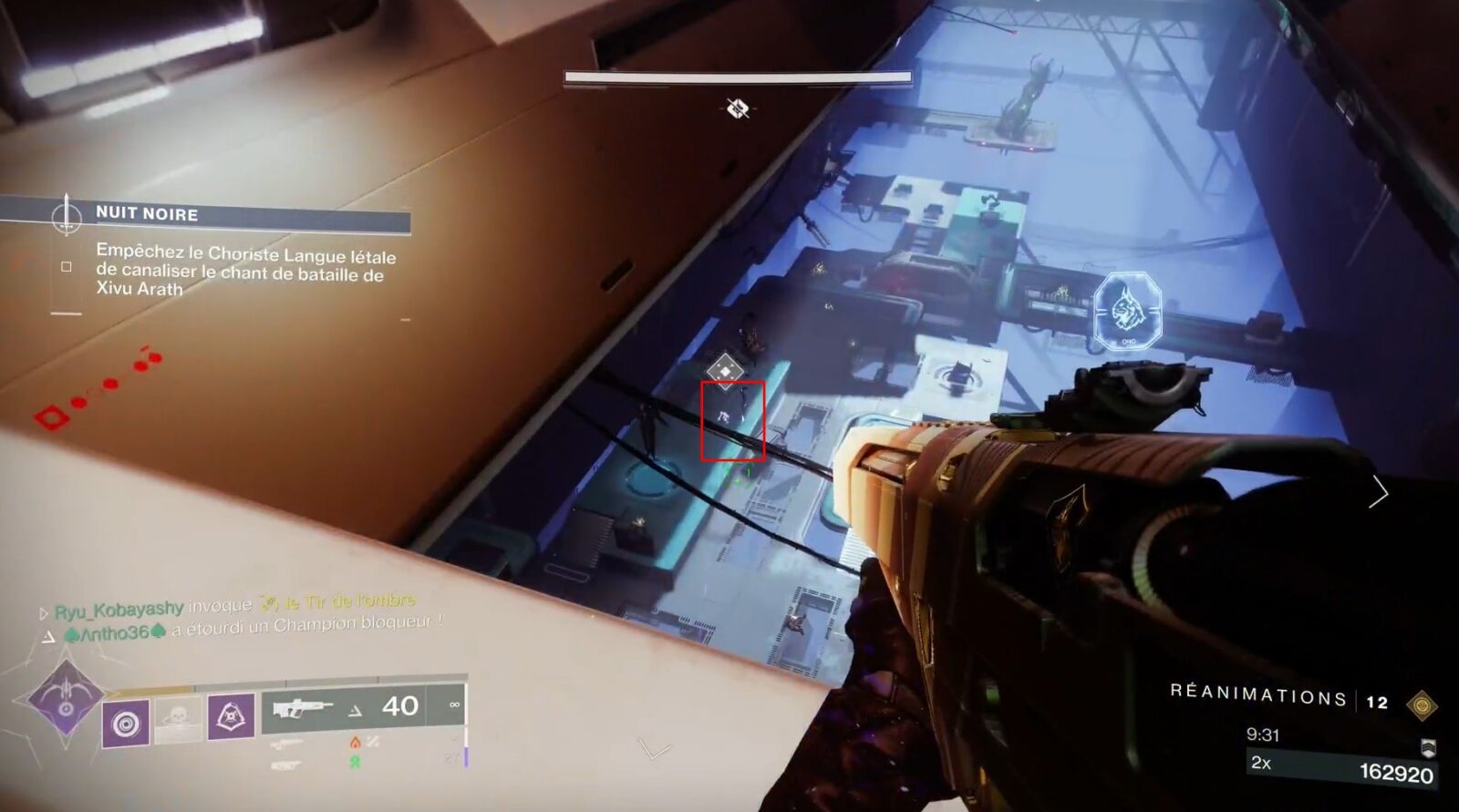Toggle the objective checkbox beside the mission text
1459x812 pixels.
[x=67, y=264]
